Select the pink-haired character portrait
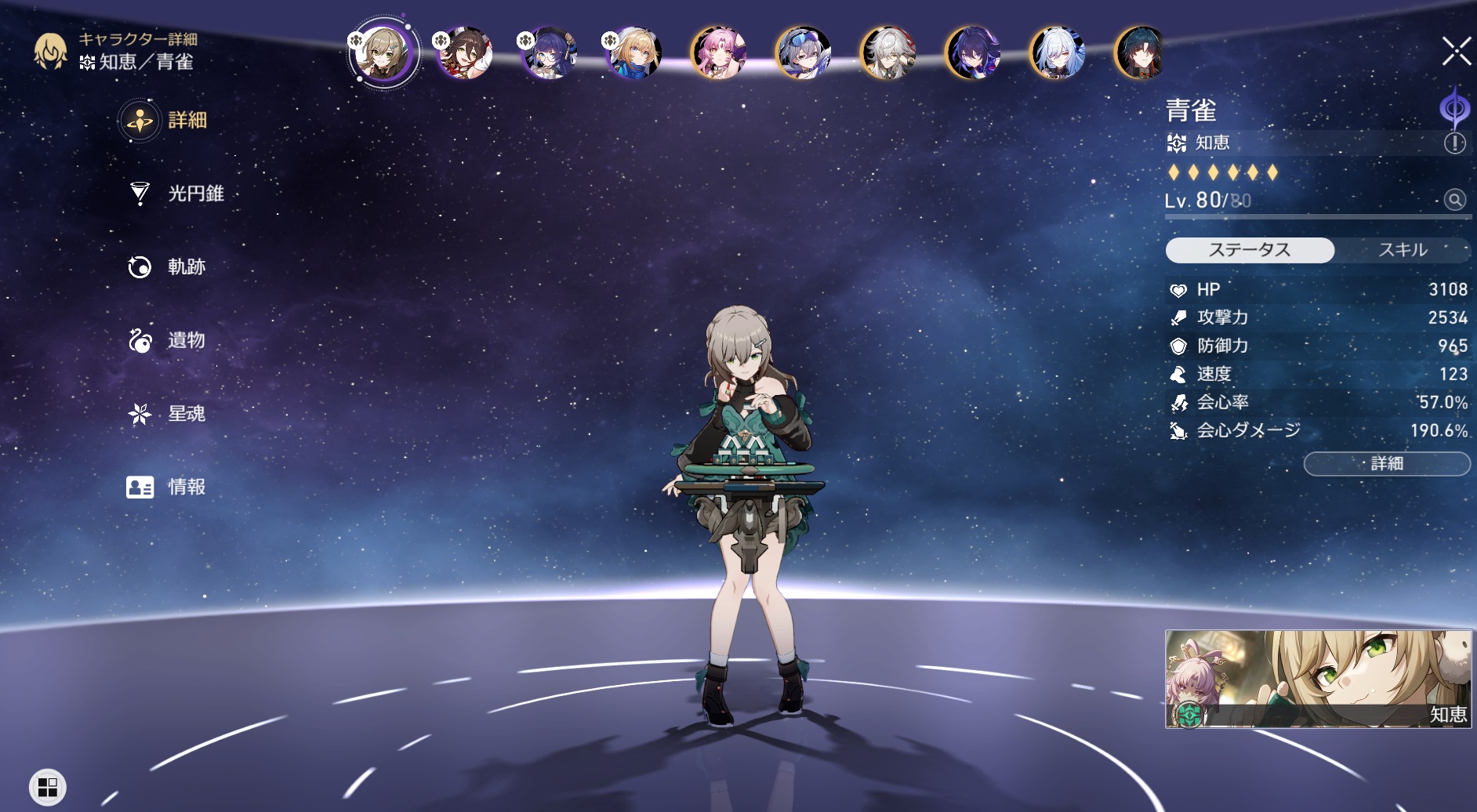The image size is (1477, 812). click(x=718, y=53)
